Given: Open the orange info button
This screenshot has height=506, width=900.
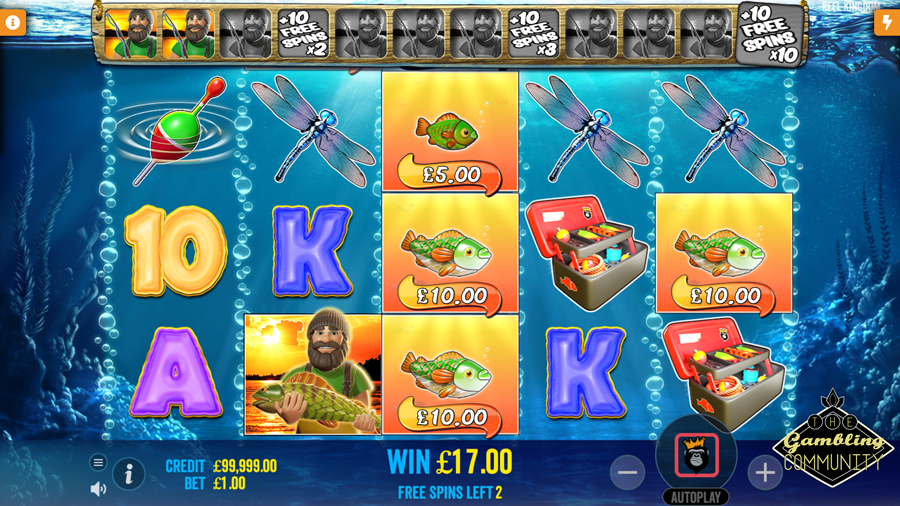Looking at the screenshot, I should [x=13, y=22].
